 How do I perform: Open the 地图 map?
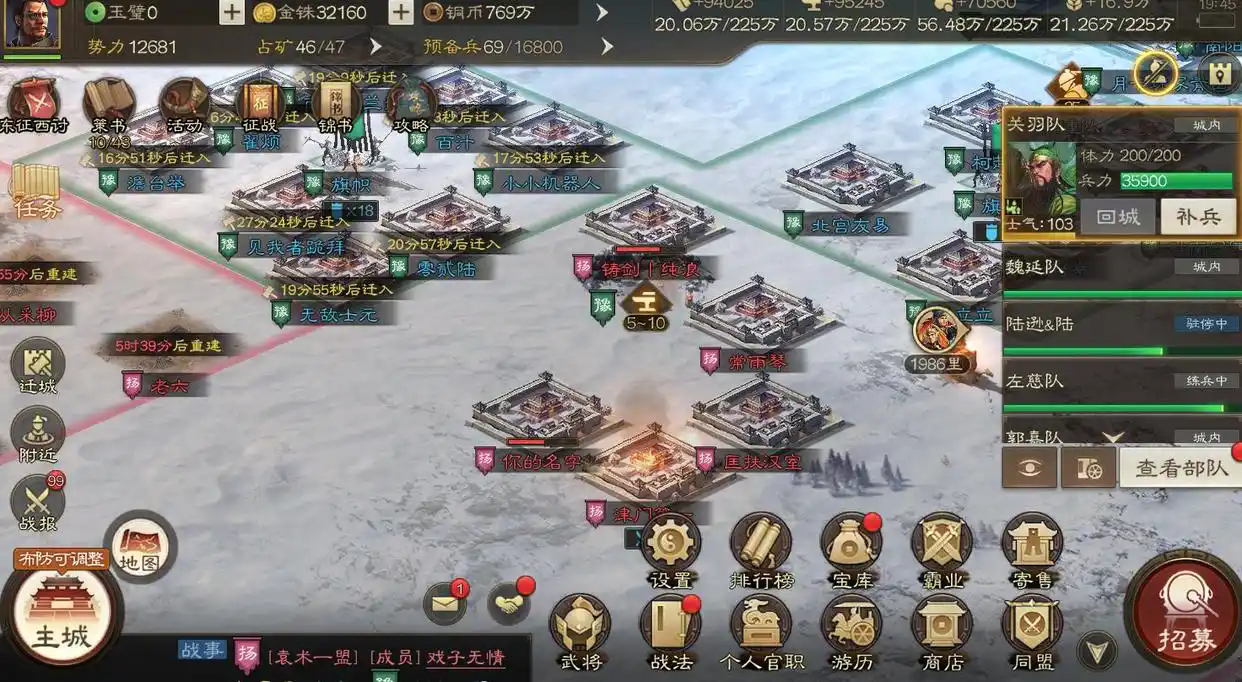coord(140,546)
